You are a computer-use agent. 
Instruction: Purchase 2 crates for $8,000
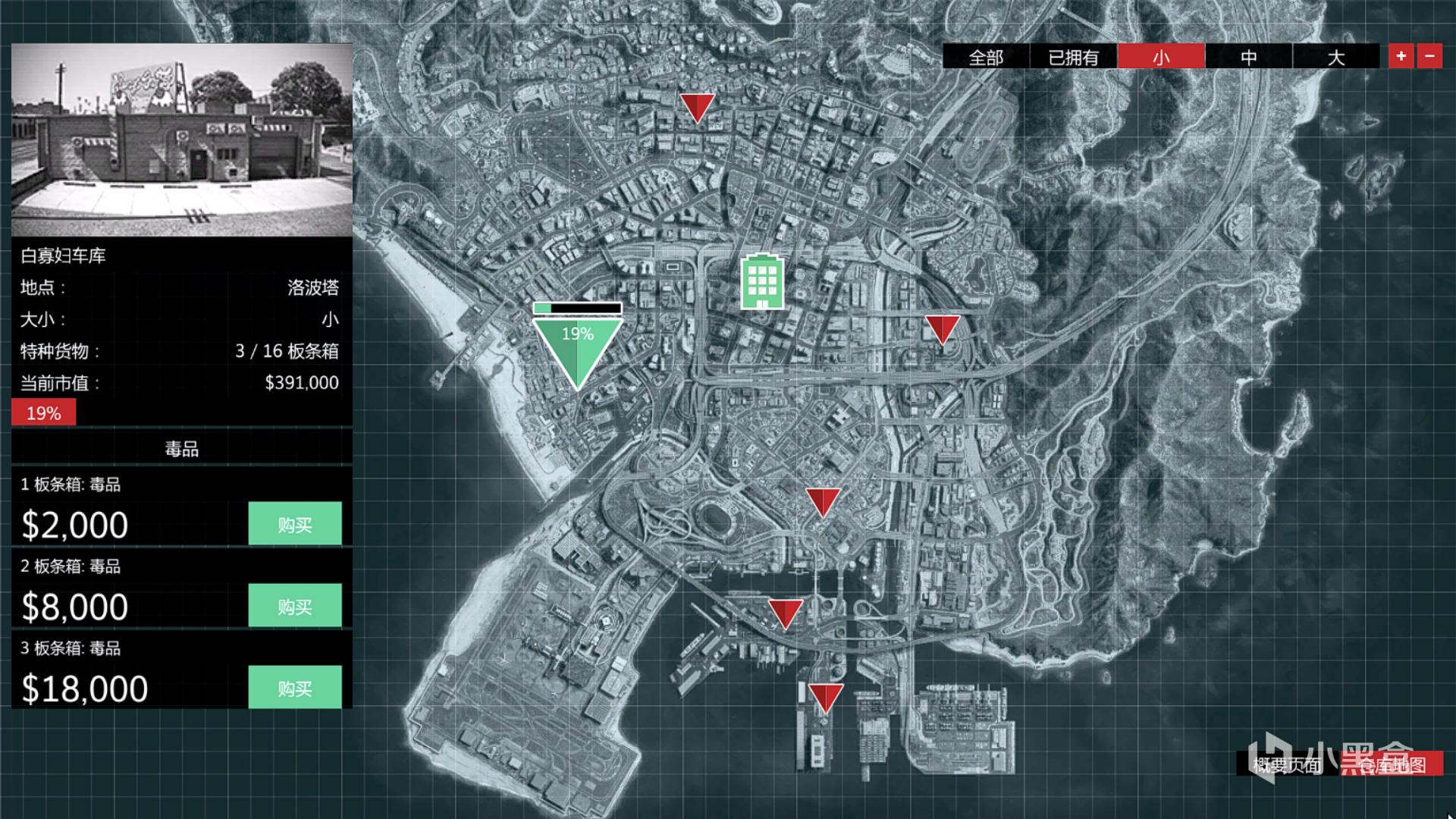click(294, 606)
